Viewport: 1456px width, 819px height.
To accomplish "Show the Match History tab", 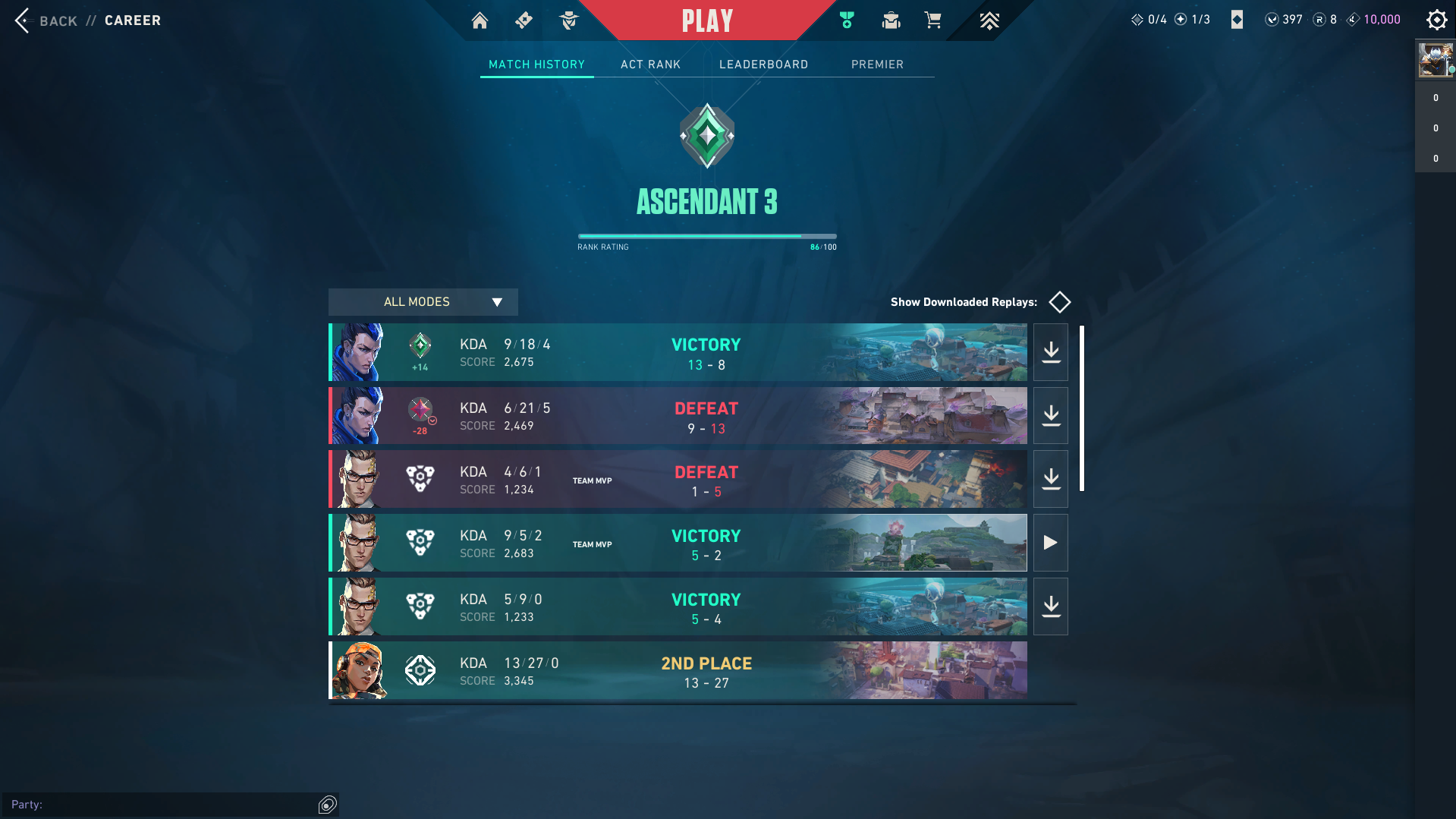I will (536, 65).
